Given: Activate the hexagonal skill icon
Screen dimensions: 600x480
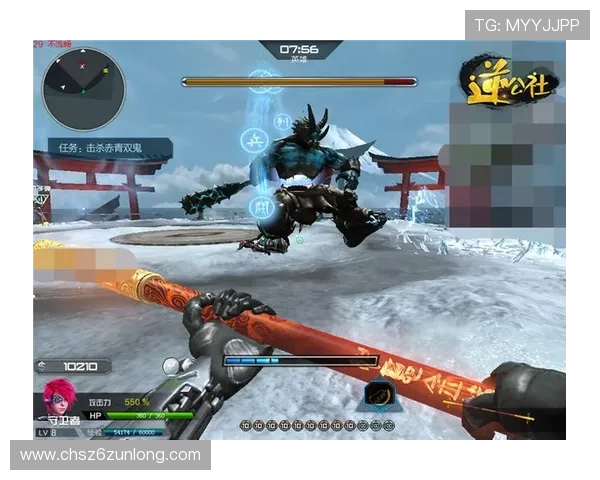Looking at the screenshot, I should point(379,393).
